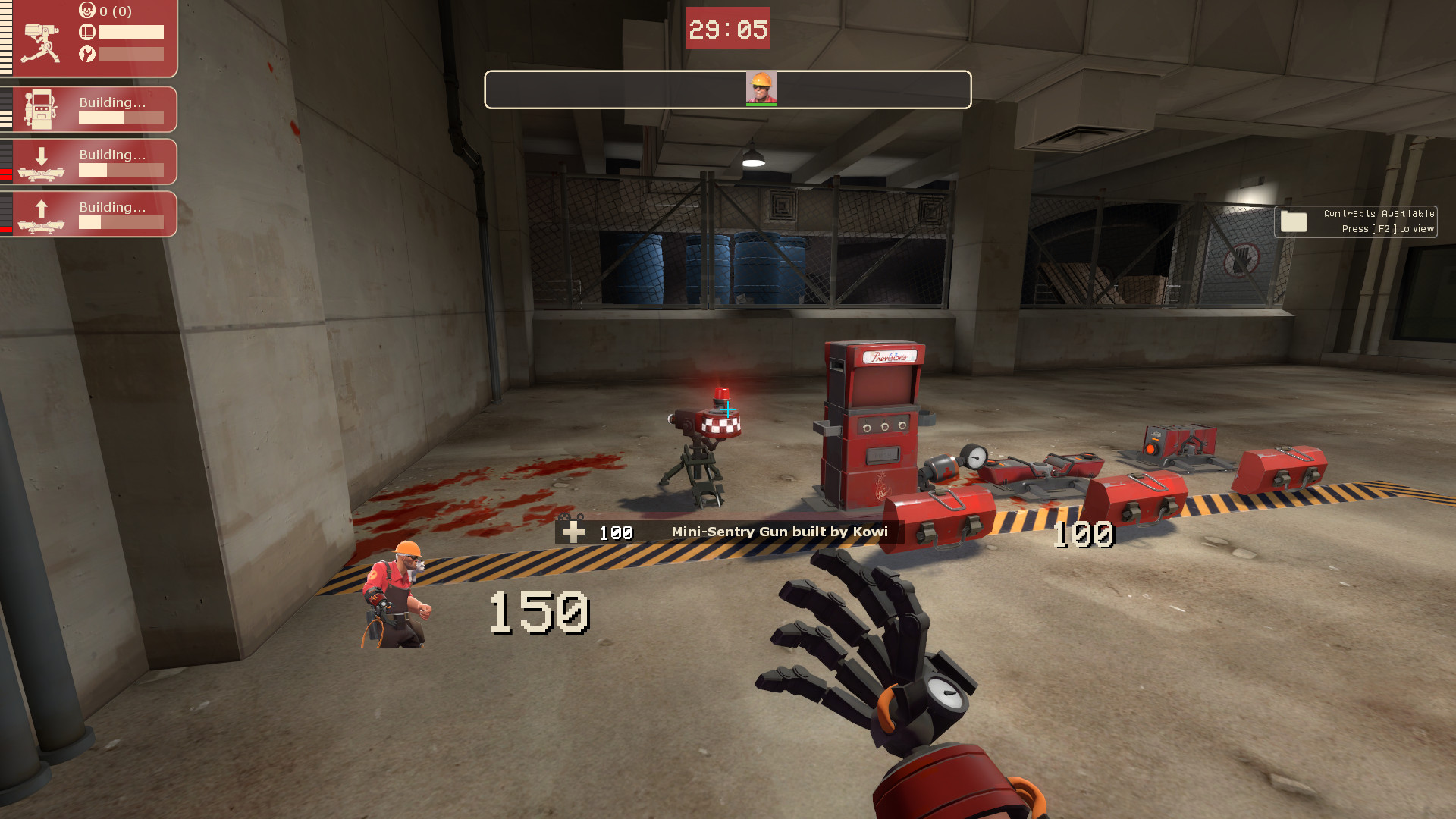Open the Contracts folder icon
Image resolution: width=1456 pixels, height=819 pixels.
(x=1296, y=221)
